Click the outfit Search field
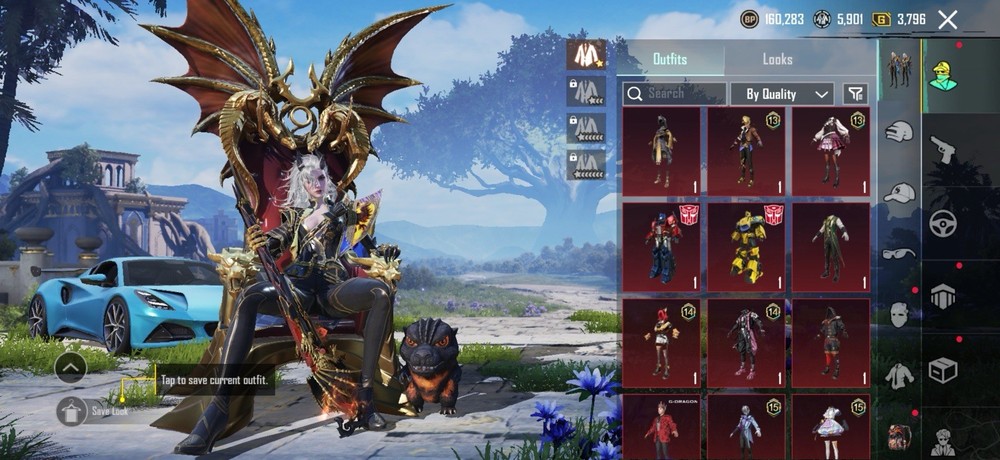This screenshot has height=460, width=1000. point(674,94)
